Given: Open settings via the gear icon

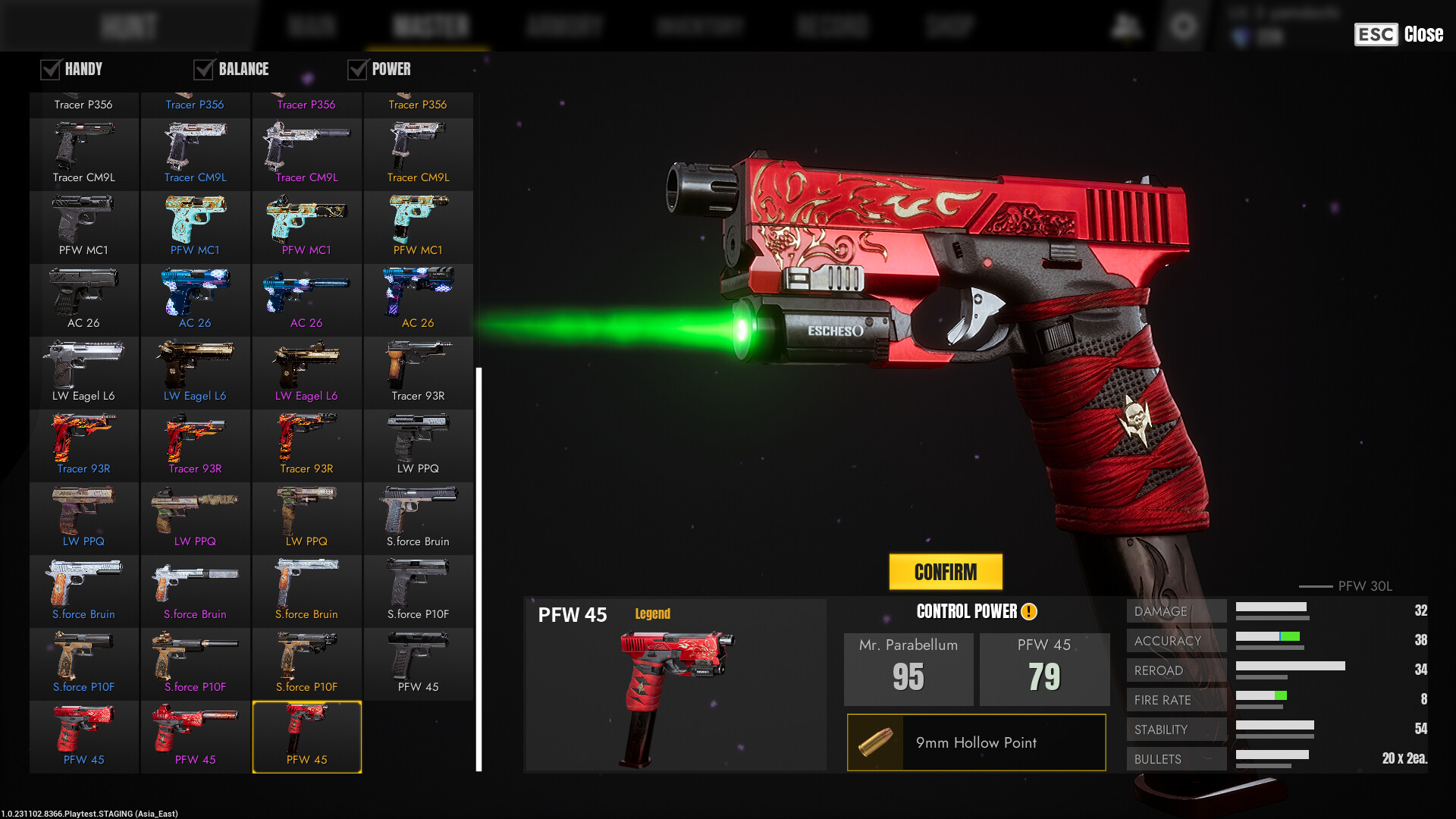Looking at the screenshot, I should point(1183,27).
